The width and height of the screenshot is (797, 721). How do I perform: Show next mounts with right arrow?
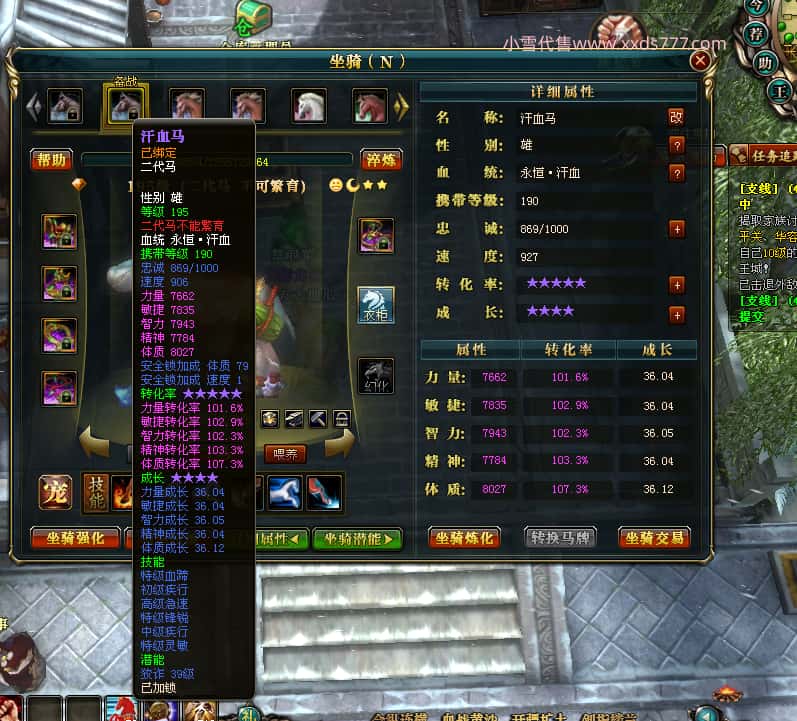point(402,105)
